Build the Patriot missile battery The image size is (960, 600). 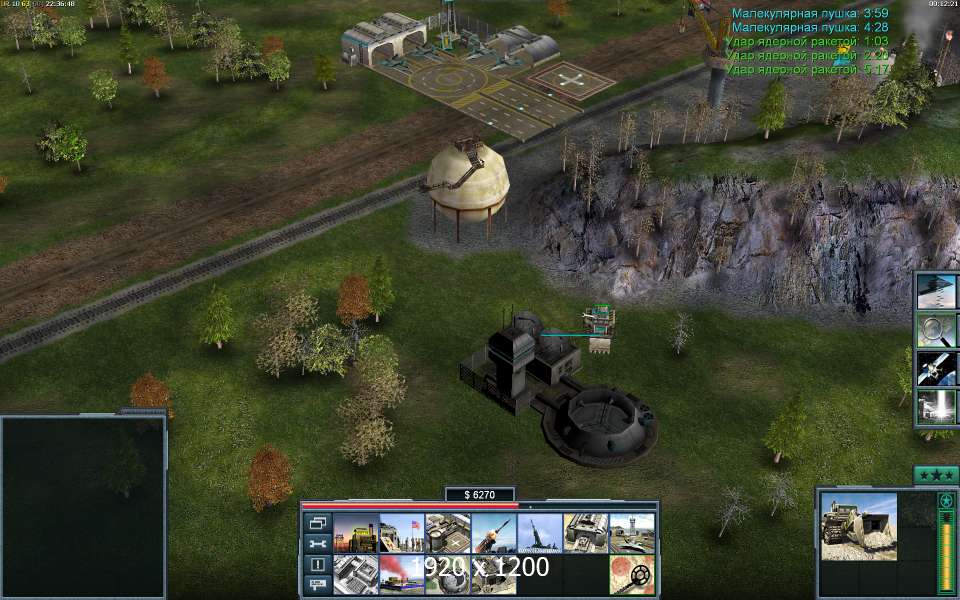(493, 533)
